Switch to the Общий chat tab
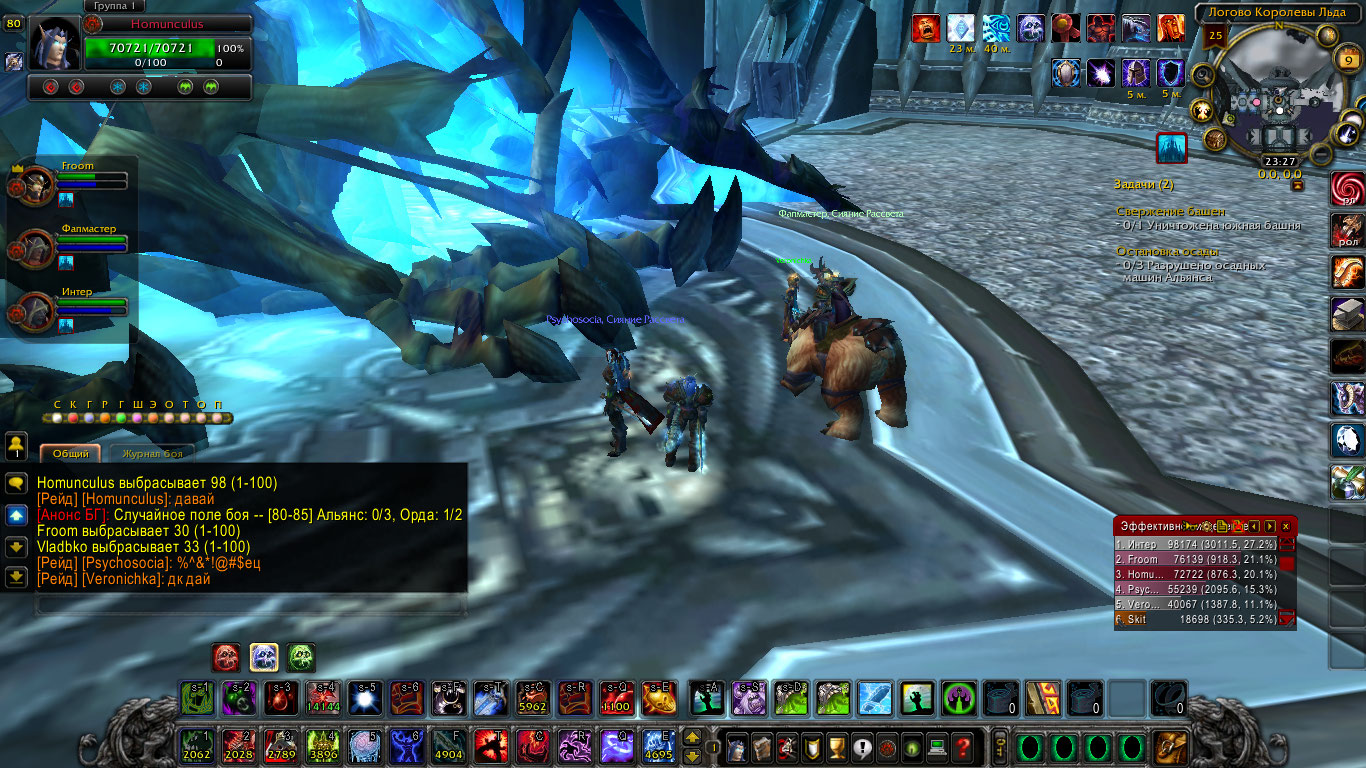This screenshot has height=768, width=1366. pyautogui.click(x=71, y=453)
